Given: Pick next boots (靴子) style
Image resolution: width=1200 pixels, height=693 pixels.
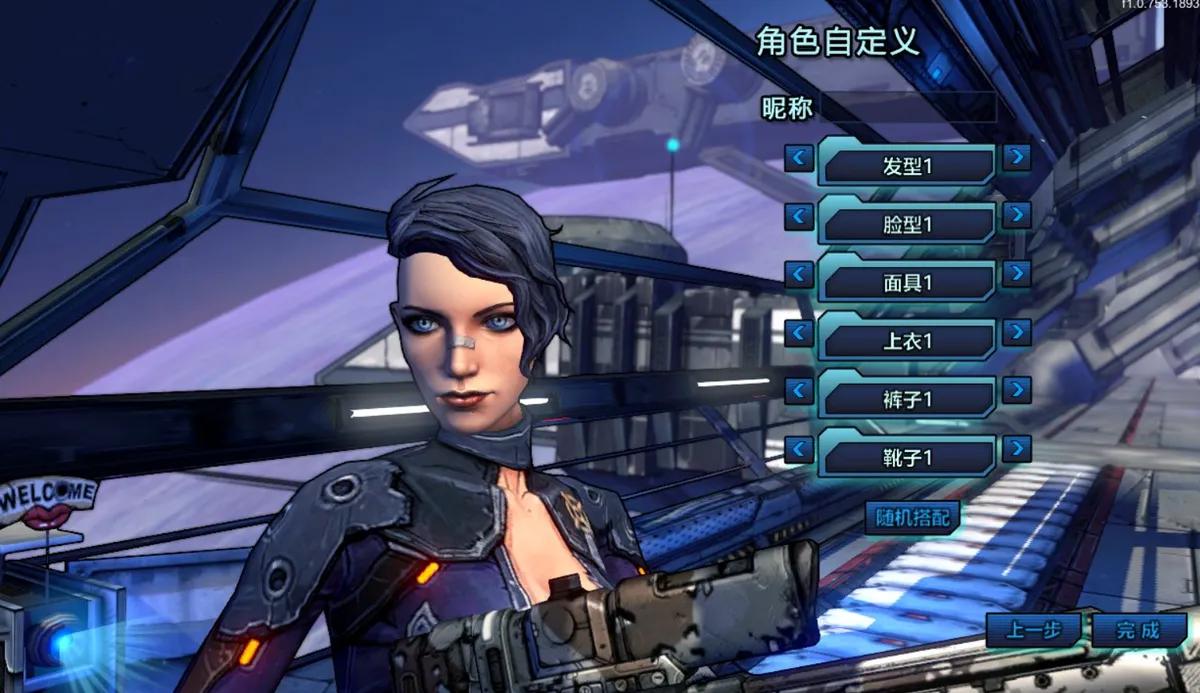Looking at the screenshot, I should tap(1017, 449).
